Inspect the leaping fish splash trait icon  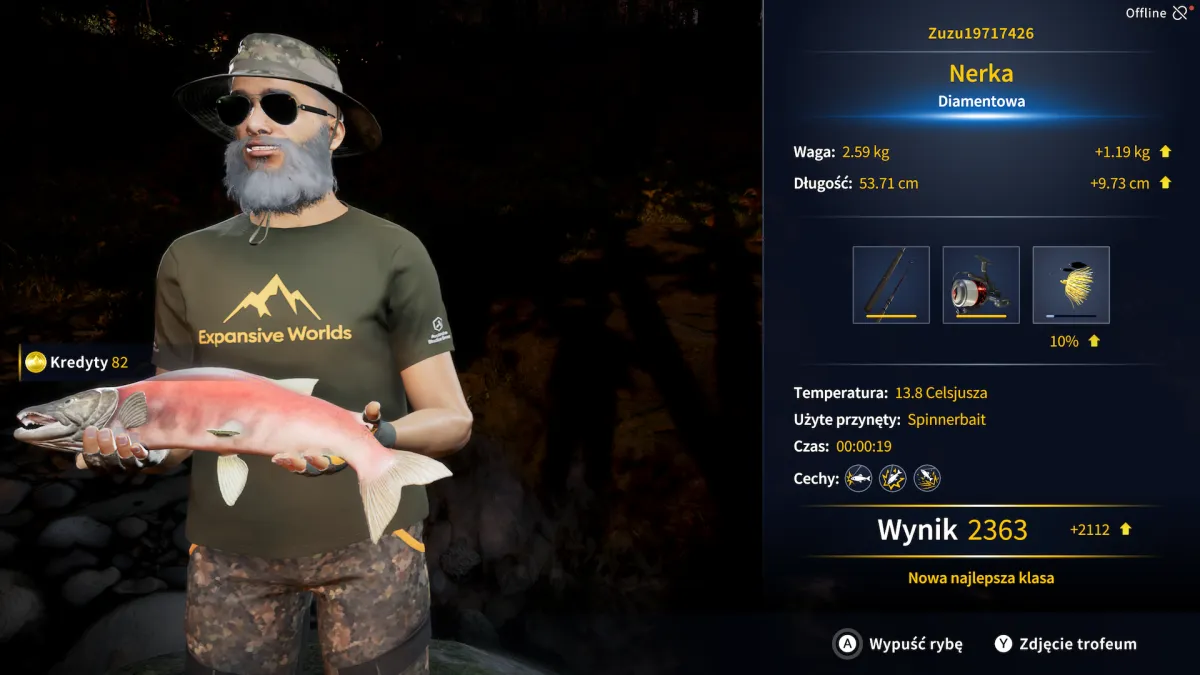click(x=927, y=479)
